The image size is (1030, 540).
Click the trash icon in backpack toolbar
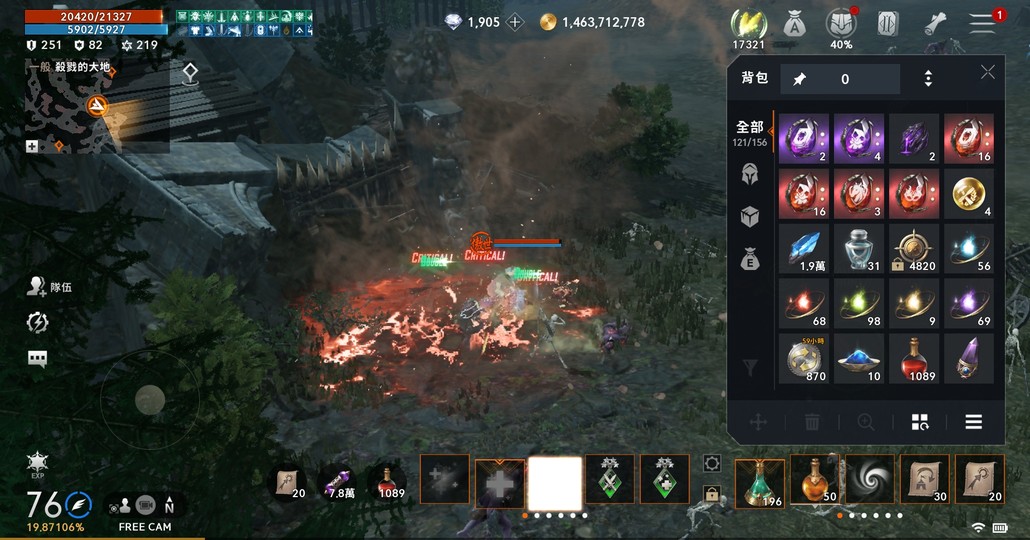[812, 422]
